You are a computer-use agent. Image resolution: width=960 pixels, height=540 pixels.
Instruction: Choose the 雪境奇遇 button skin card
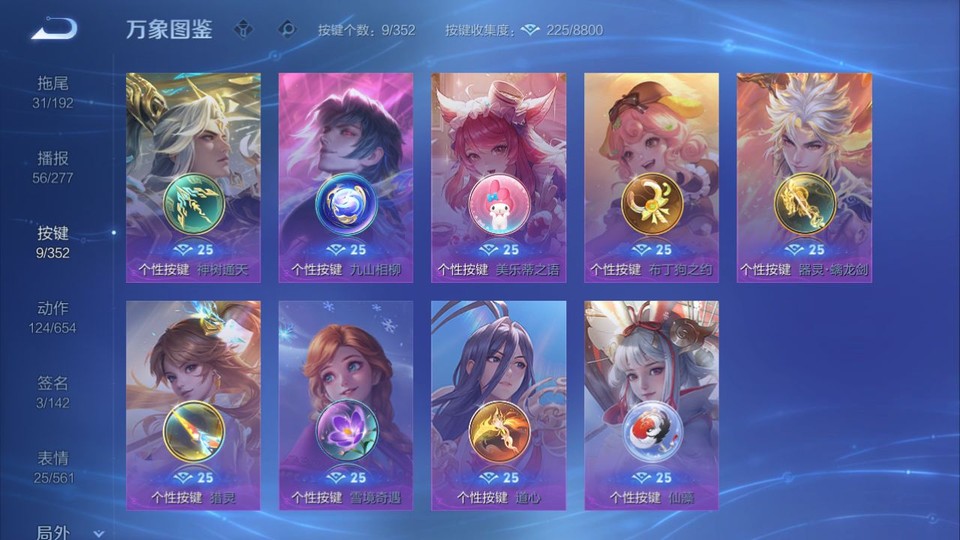coord(346,405)
